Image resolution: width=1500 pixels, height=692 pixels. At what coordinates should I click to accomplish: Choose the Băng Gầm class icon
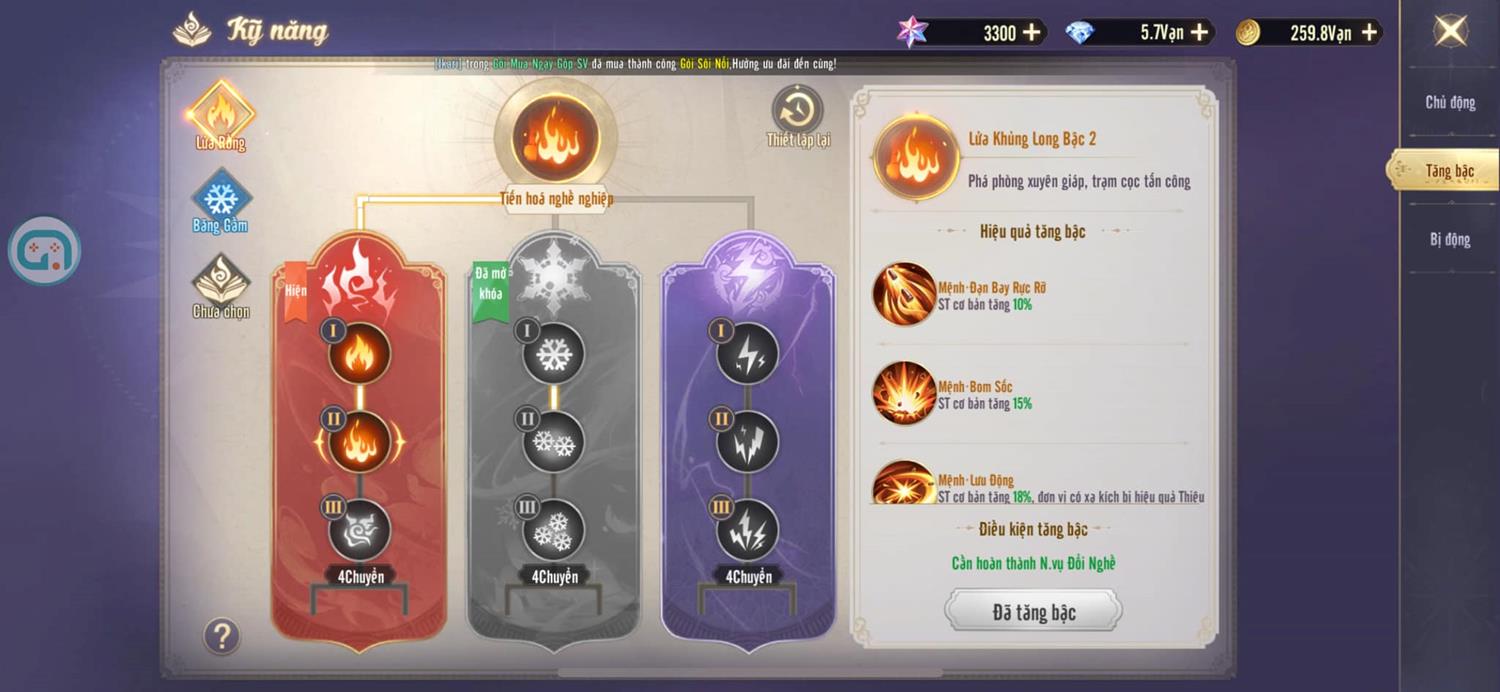(x=221, y=200)
